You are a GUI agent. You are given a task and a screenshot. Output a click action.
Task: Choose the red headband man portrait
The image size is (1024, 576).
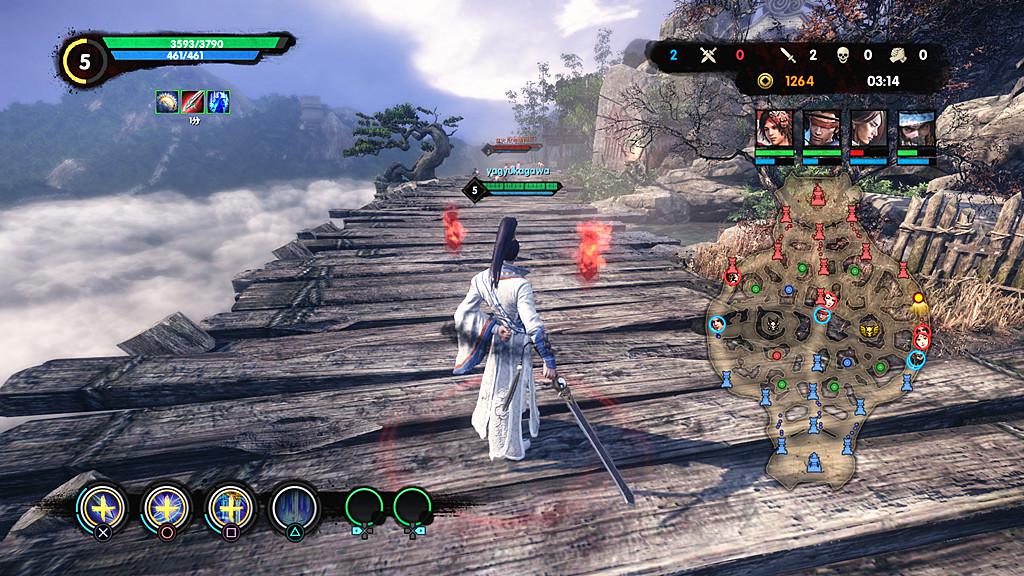pyautogui.click(x=822, y=129)
